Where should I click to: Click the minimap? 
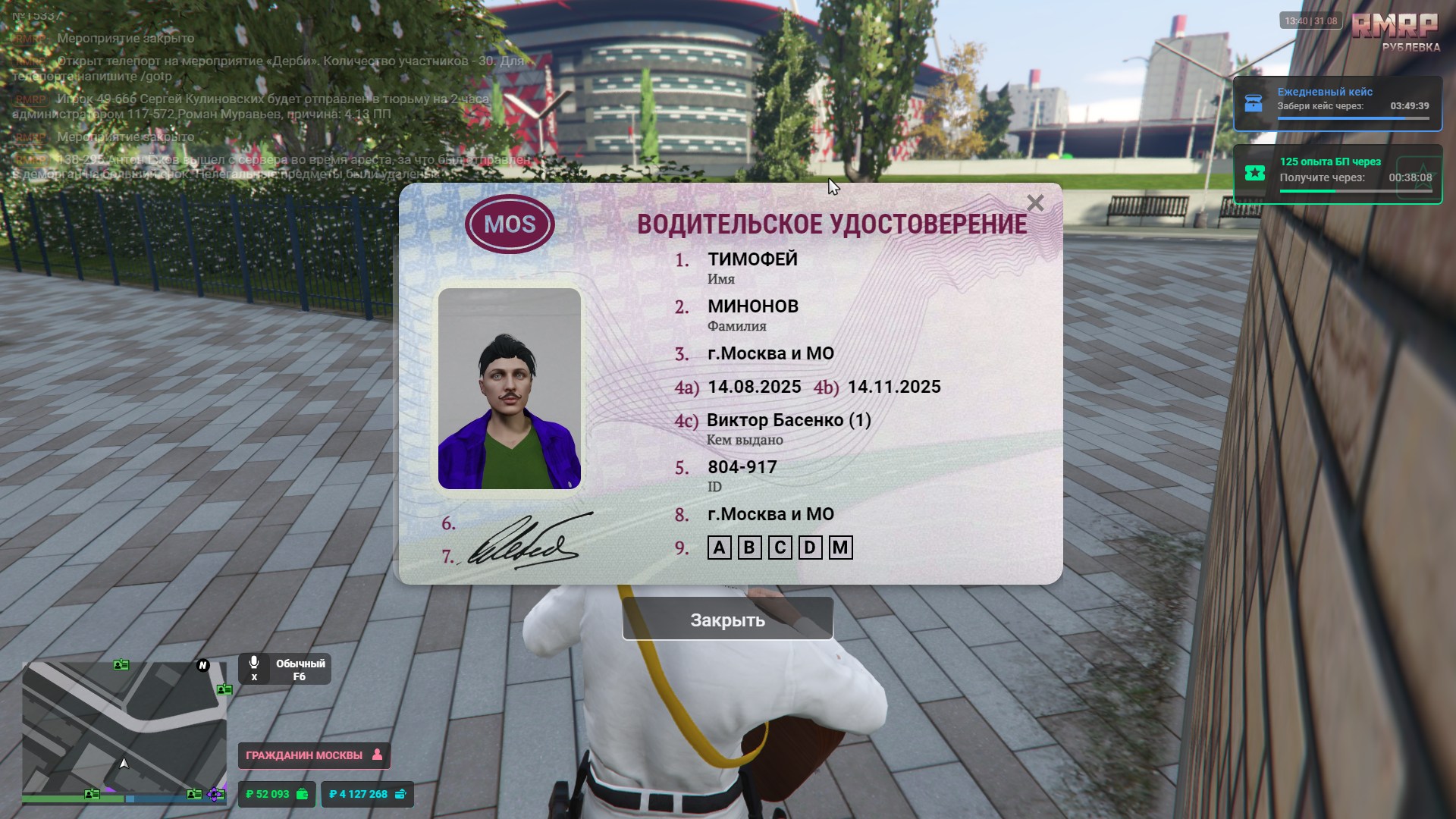click(124, 731)
